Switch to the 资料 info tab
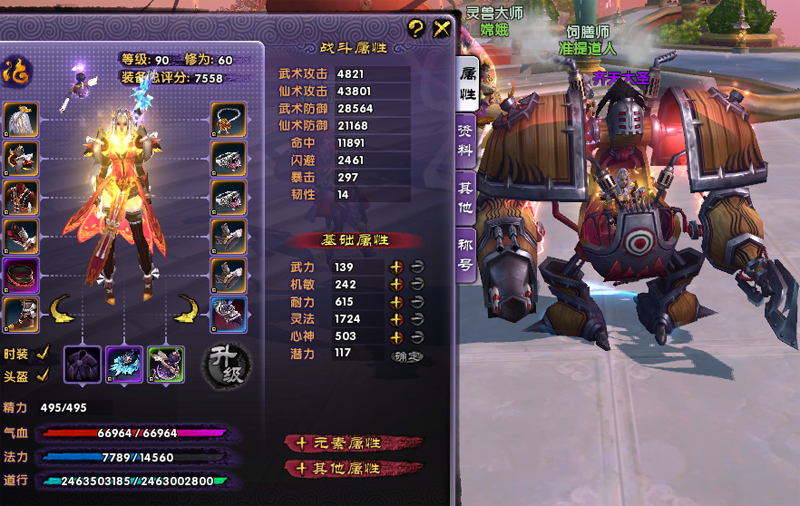The width and height of the screenshot is (800, 506). point(467,142)
